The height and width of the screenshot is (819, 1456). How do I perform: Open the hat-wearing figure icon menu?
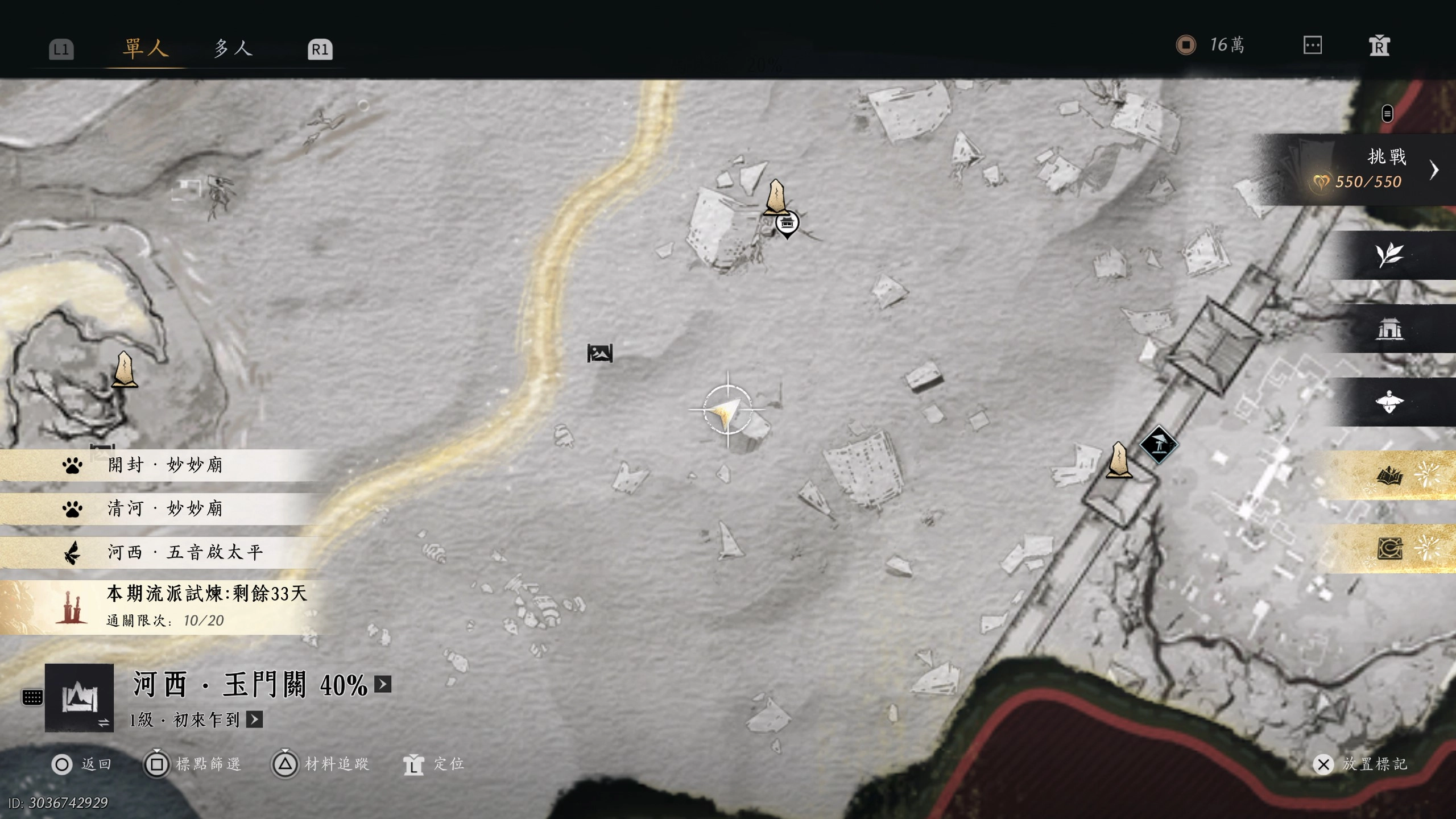pos(1389,402)
